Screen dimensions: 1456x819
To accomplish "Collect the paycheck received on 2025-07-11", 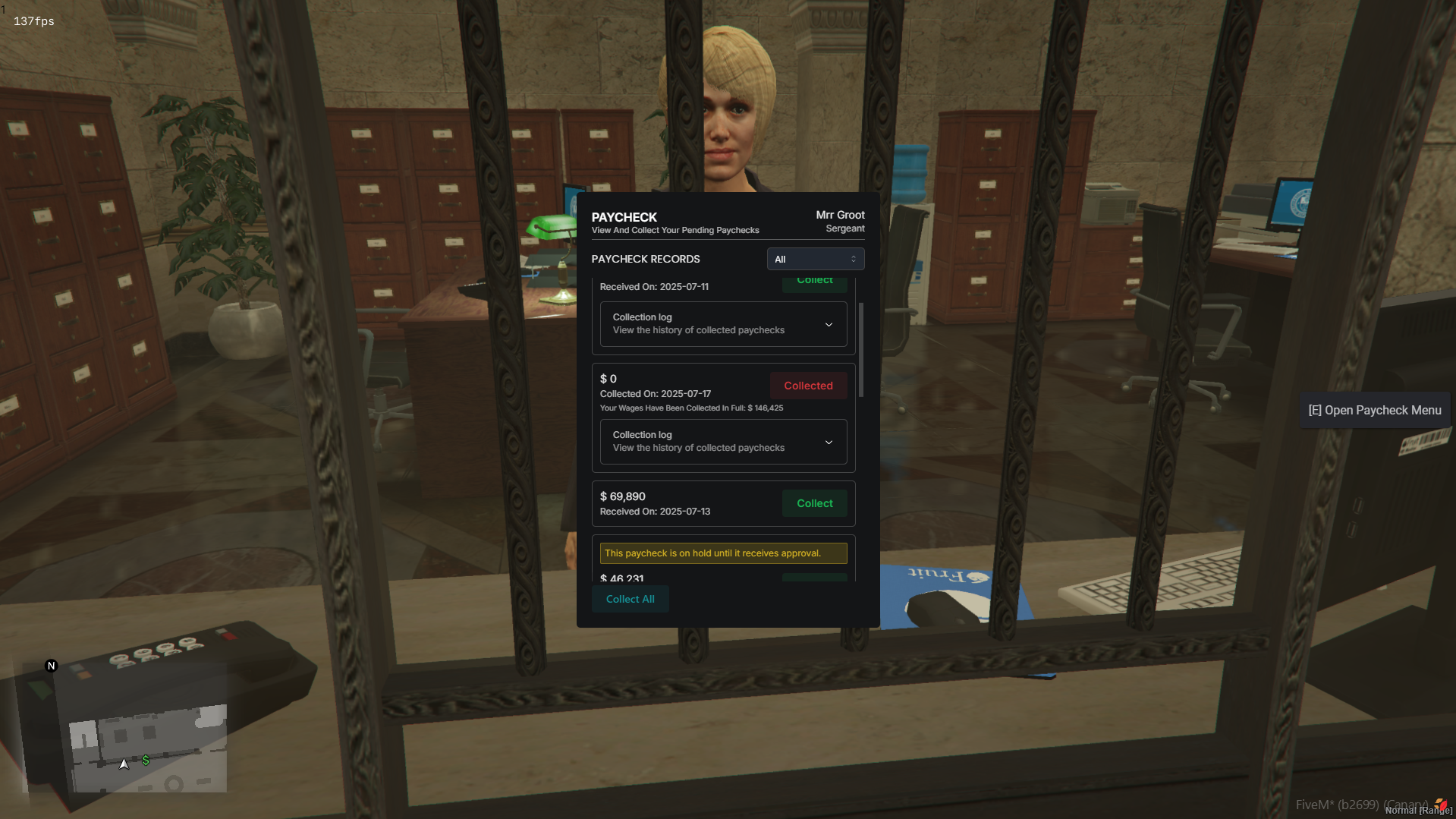I will pos(813,281).
